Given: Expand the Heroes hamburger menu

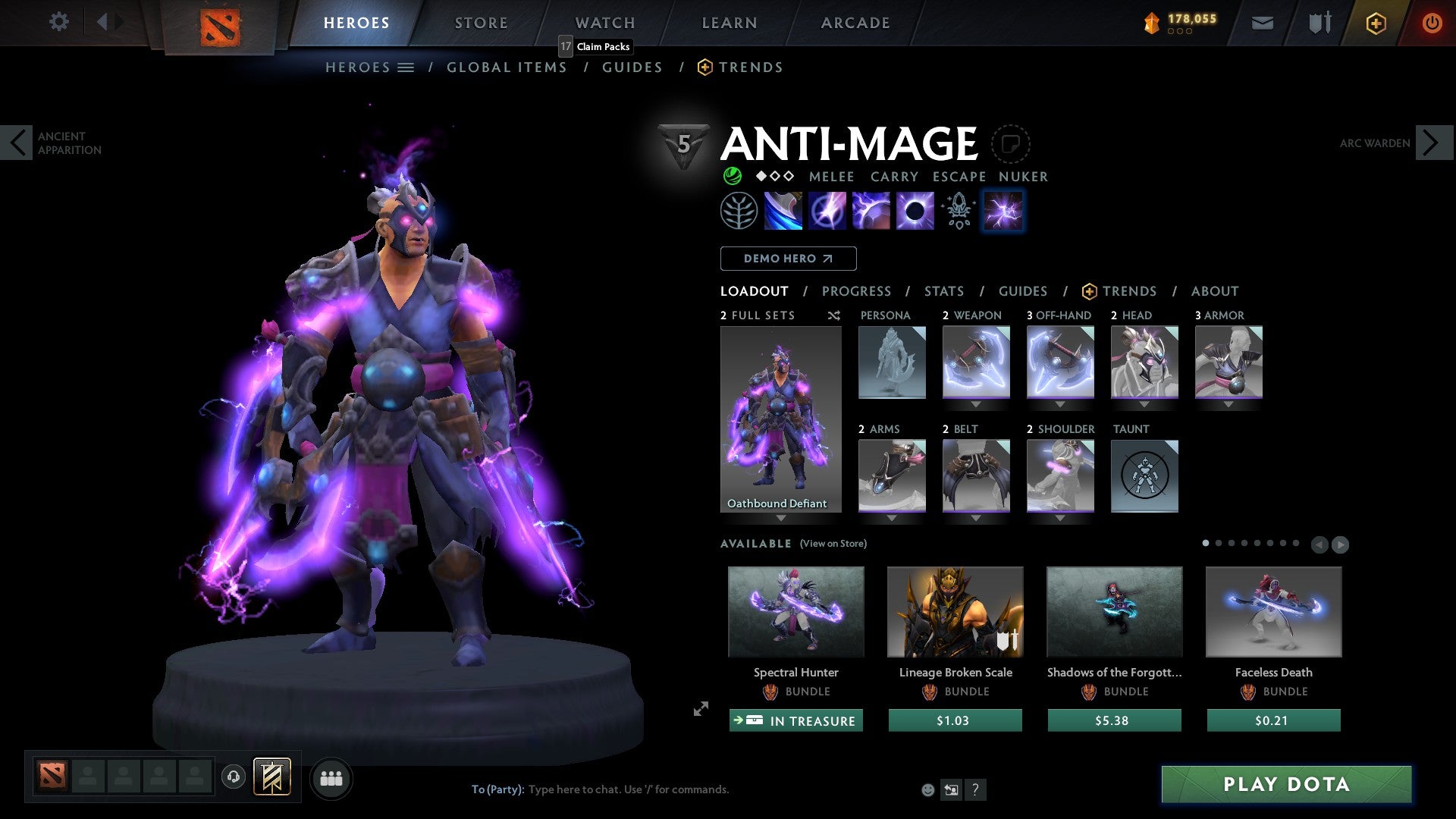Looking at the screenshot, I should pos(406,67).
